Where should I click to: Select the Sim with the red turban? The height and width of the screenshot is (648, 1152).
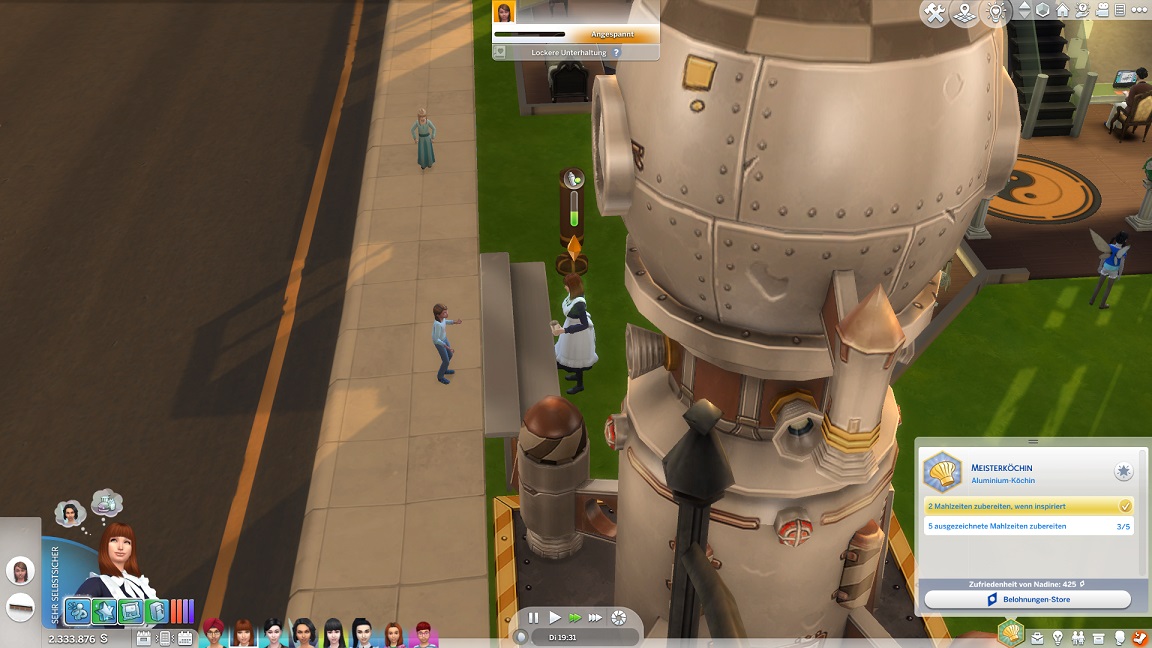[214, 632]
